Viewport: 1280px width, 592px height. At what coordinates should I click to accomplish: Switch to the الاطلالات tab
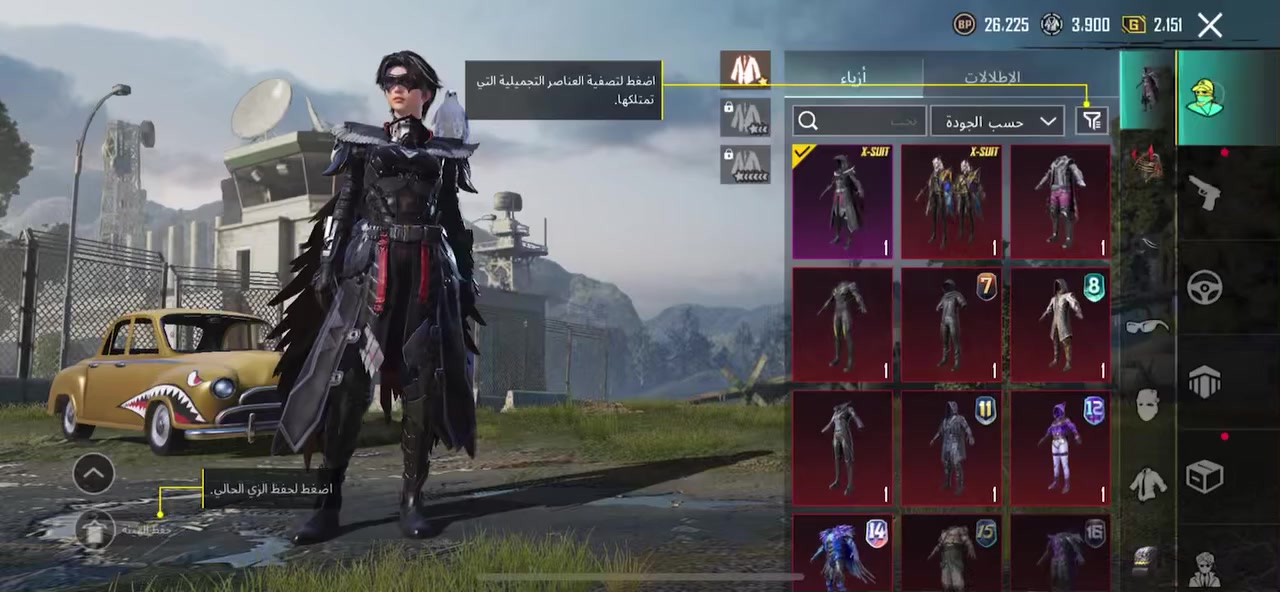pos(991,77)
